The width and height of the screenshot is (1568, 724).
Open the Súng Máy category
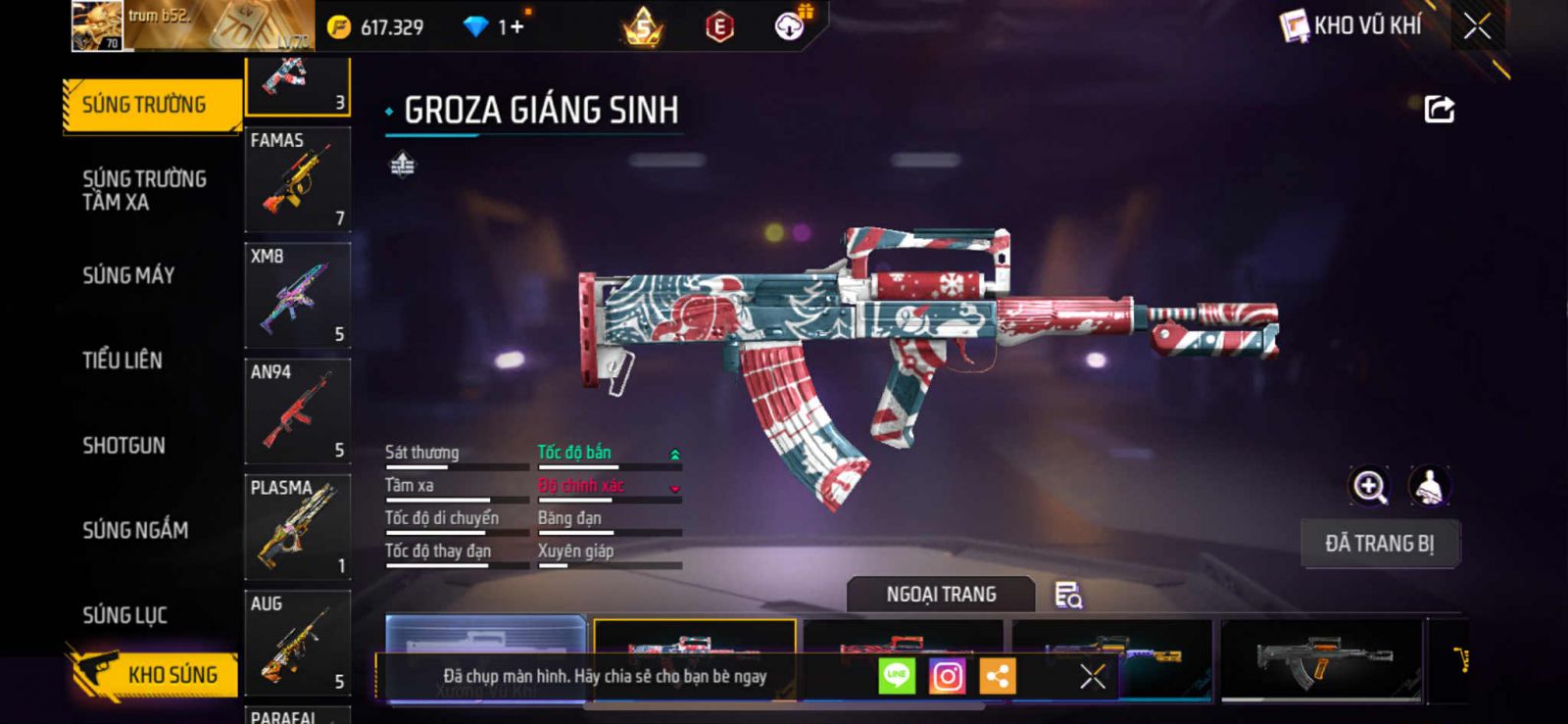(x=128, y=275)
